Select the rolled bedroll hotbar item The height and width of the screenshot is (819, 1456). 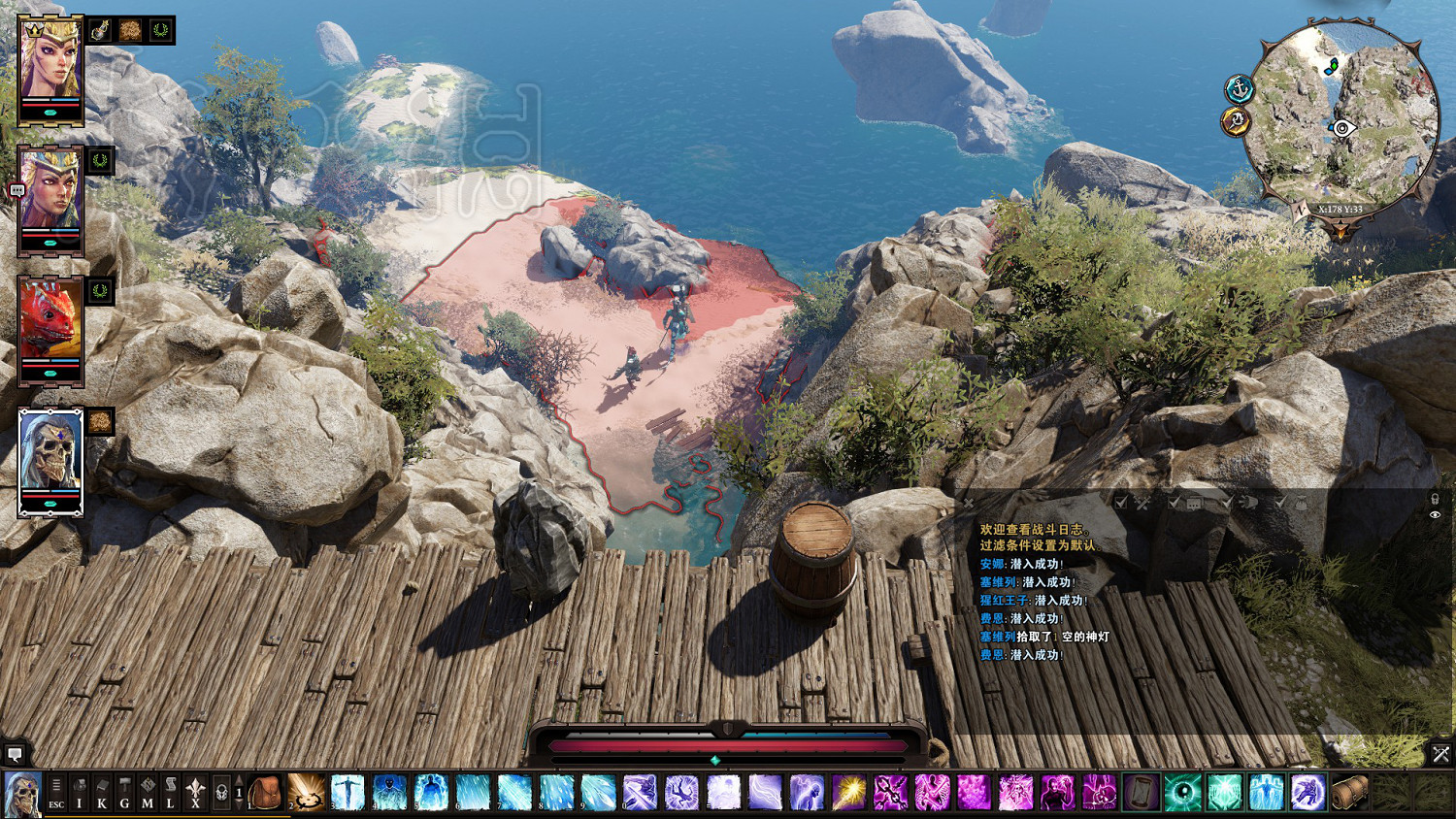(x=1349, y=793)
